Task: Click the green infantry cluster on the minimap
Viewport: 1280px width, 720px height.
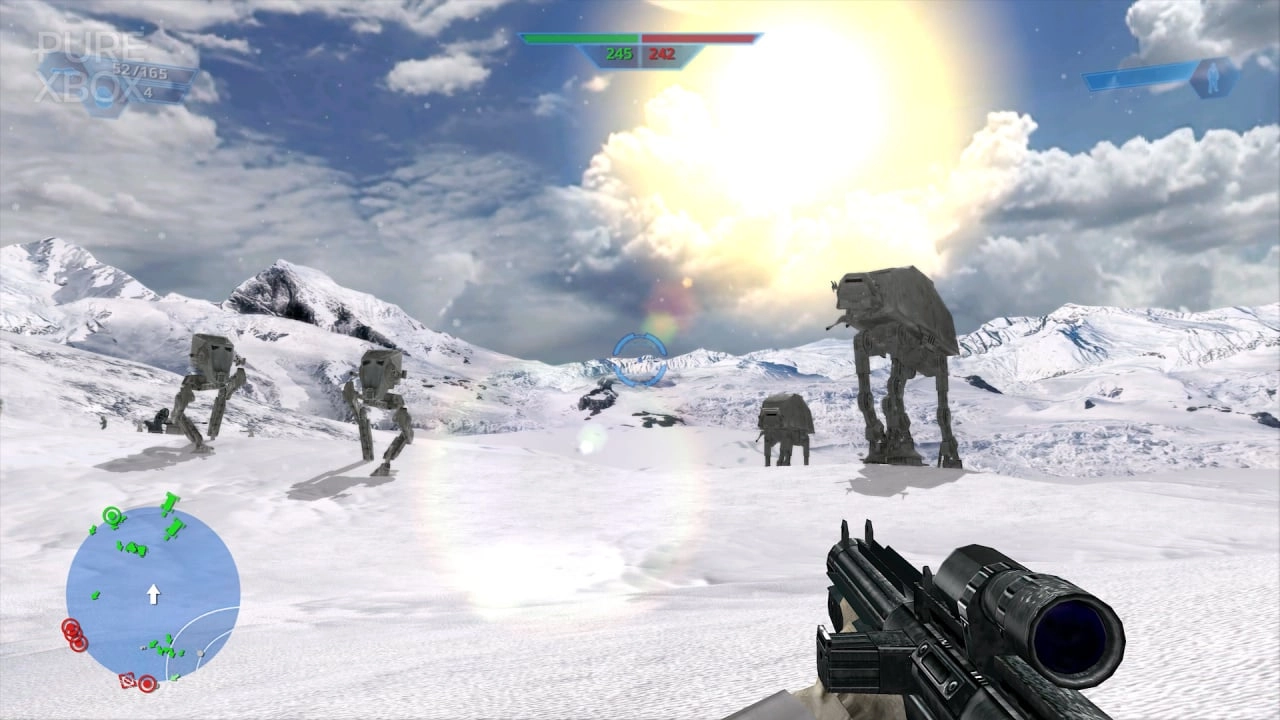Action: pos(133,548)
